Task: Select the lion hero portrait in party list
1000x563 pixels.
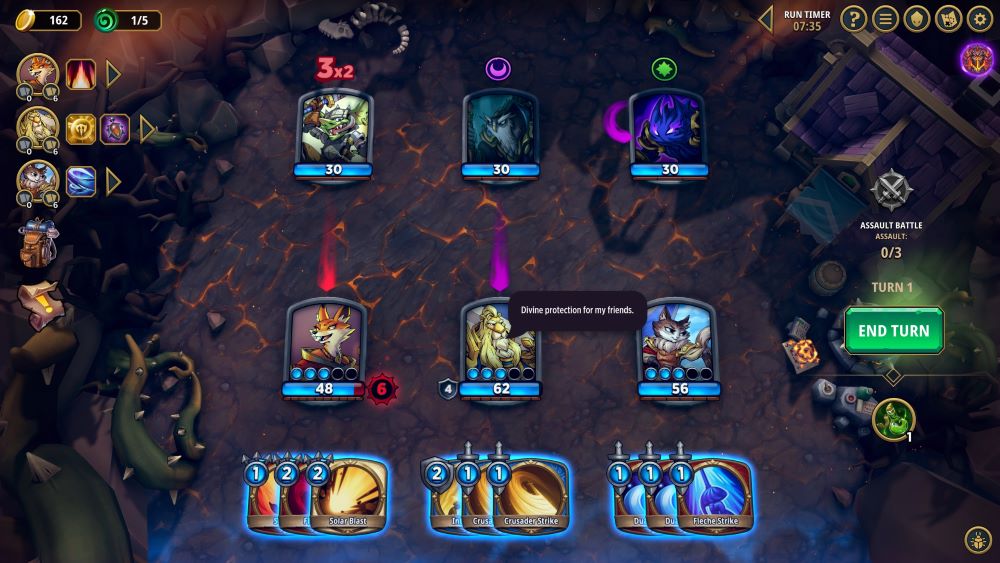Action: pyautogui.click(x=37, y=127)
